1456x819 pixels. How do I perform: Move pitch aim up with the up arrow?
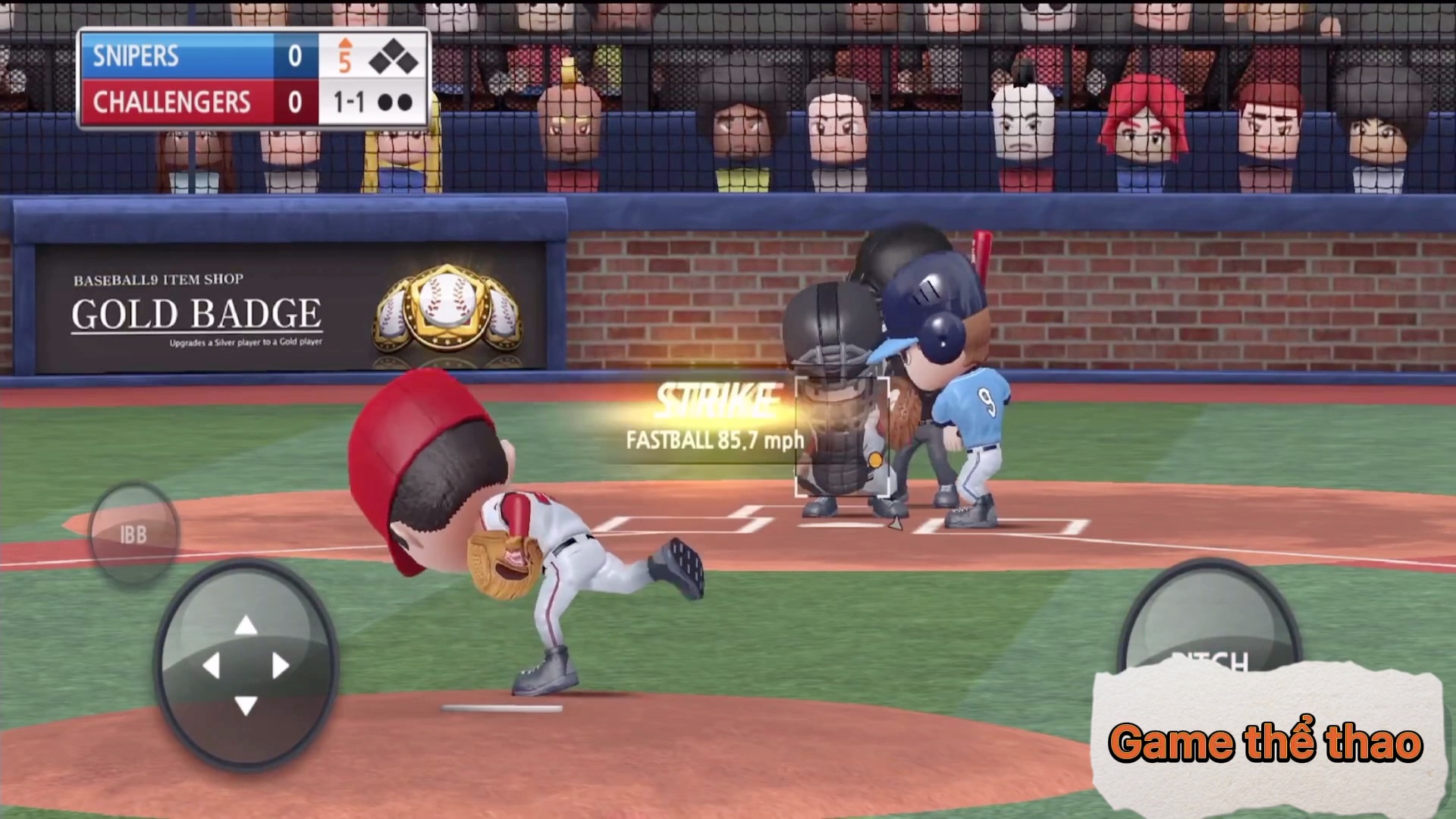[246, 626]
